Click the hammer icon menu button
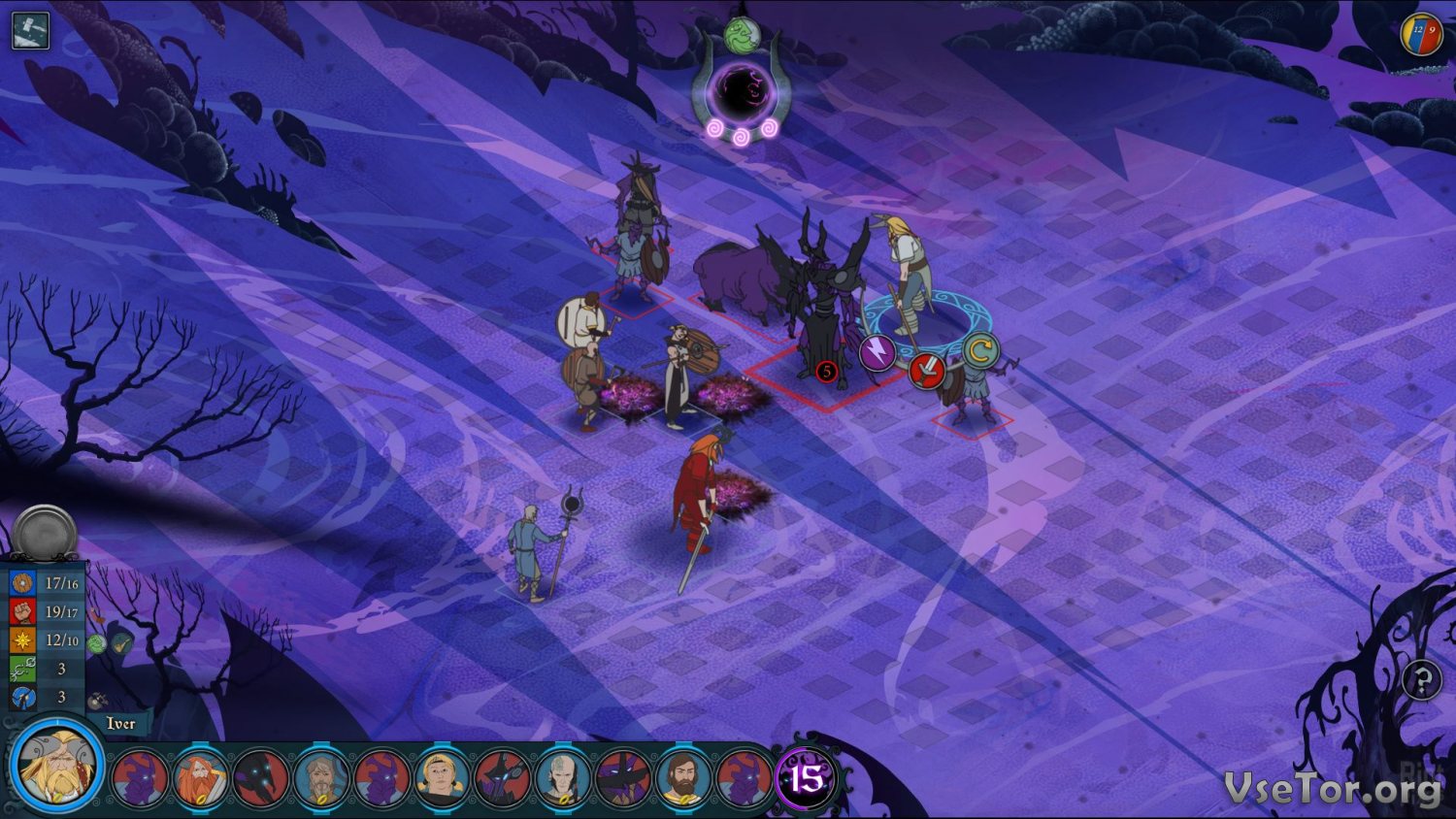The width and height of the screenshot is (1456, 819). pos(30,30)
